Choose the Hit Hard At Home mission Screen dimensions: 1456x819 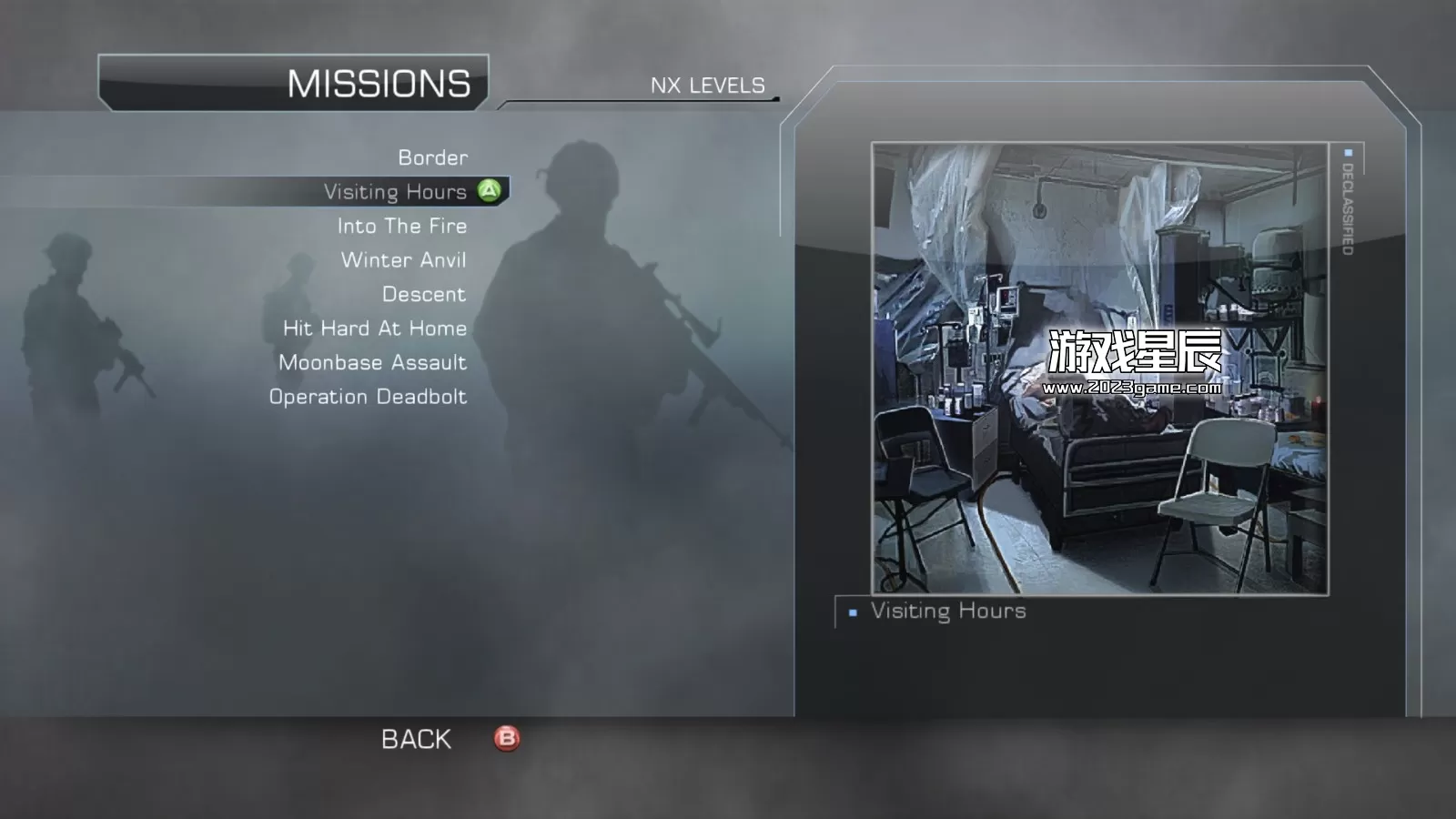click(x=374, y=329)
